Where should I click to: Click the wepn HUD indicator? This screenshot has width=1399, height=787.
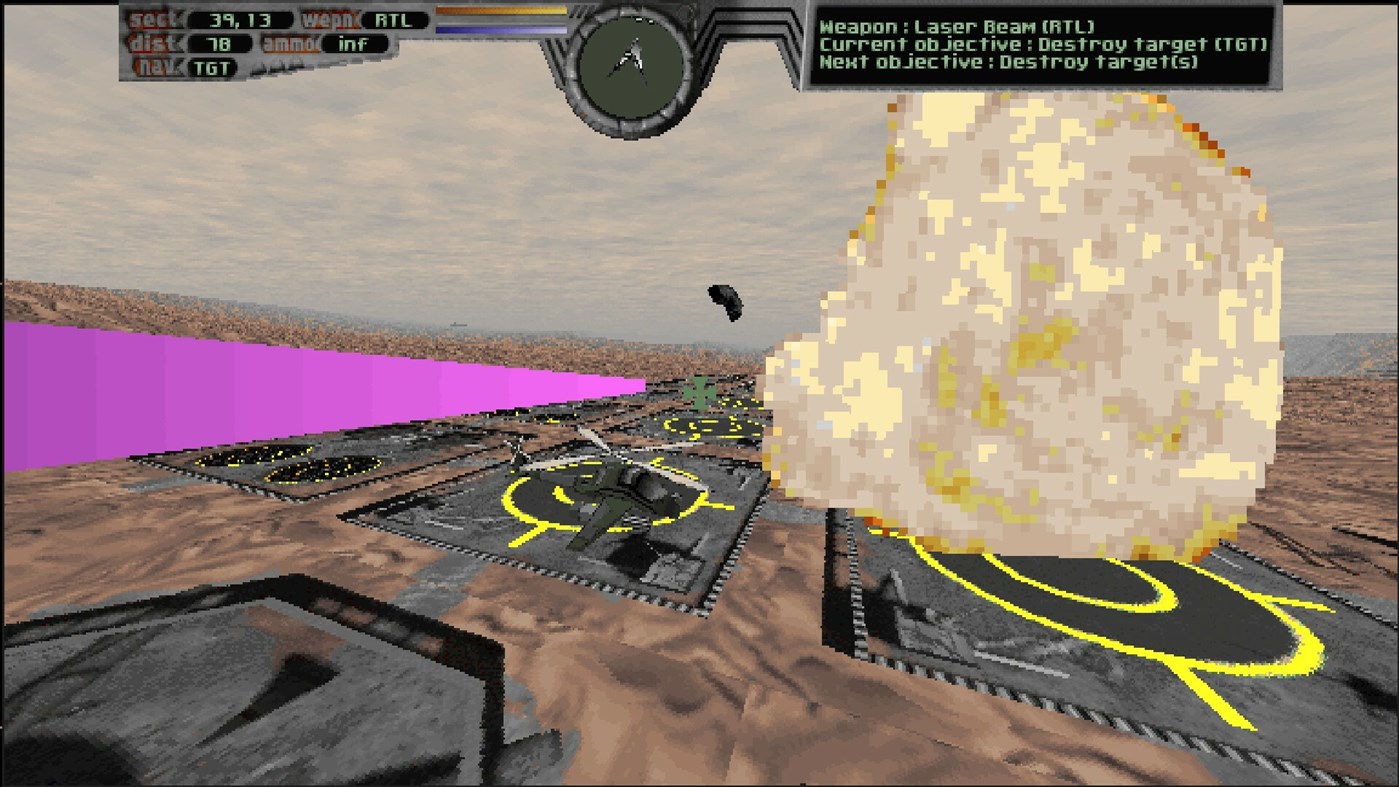(330, 17)
